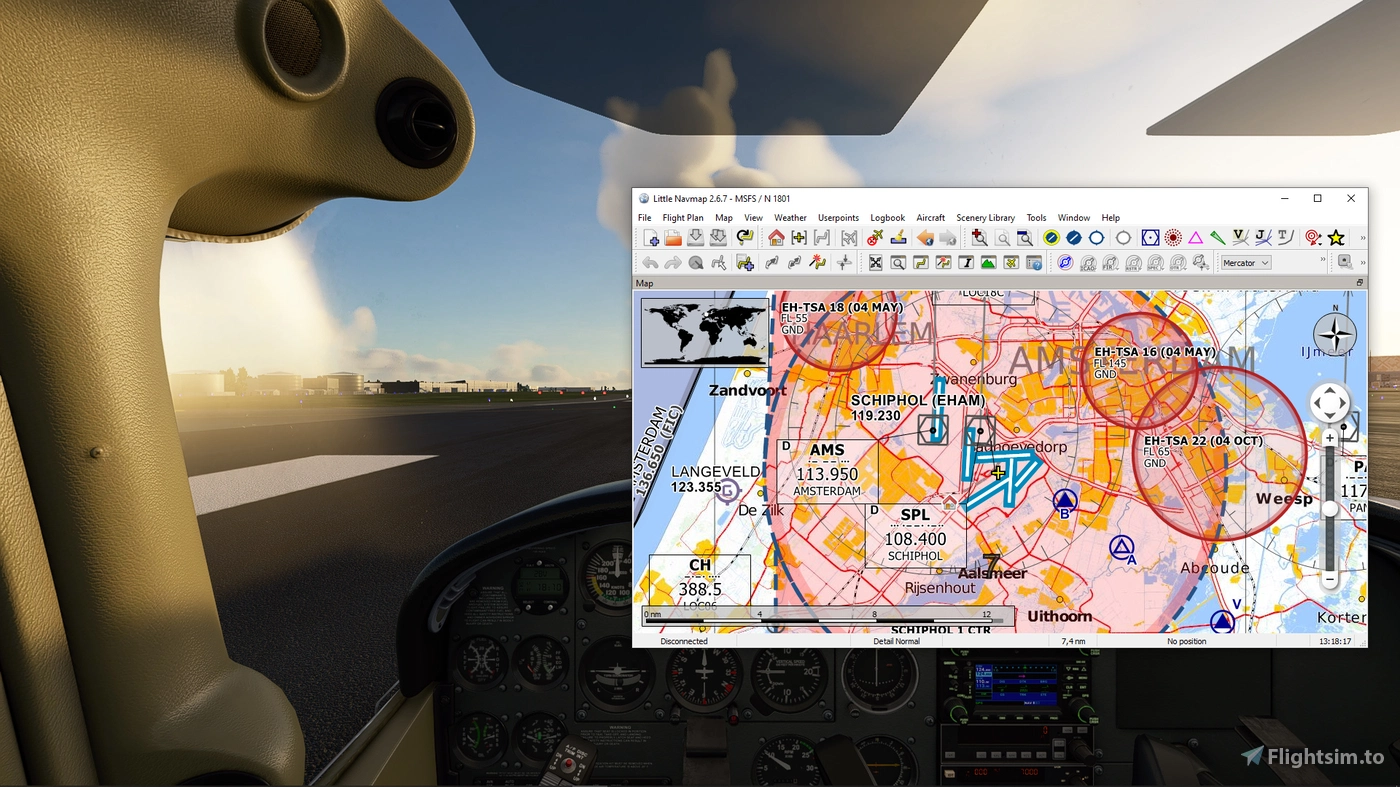Image resolution: width=1400 pixels, height=787 pixels.
Task: Expand the right-side toolbar overflow arrows
Action: pos(1362,262)
